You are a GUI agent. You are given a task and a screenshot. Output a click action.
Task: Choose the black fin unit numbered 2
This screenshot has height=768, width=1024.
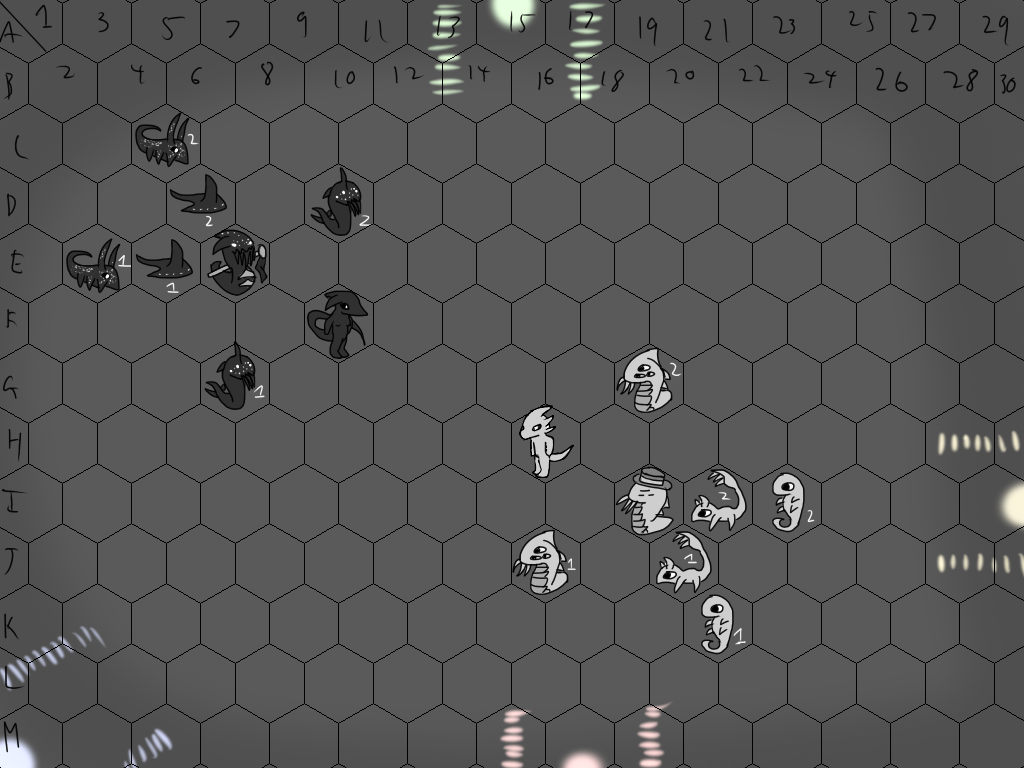[199, 195]
